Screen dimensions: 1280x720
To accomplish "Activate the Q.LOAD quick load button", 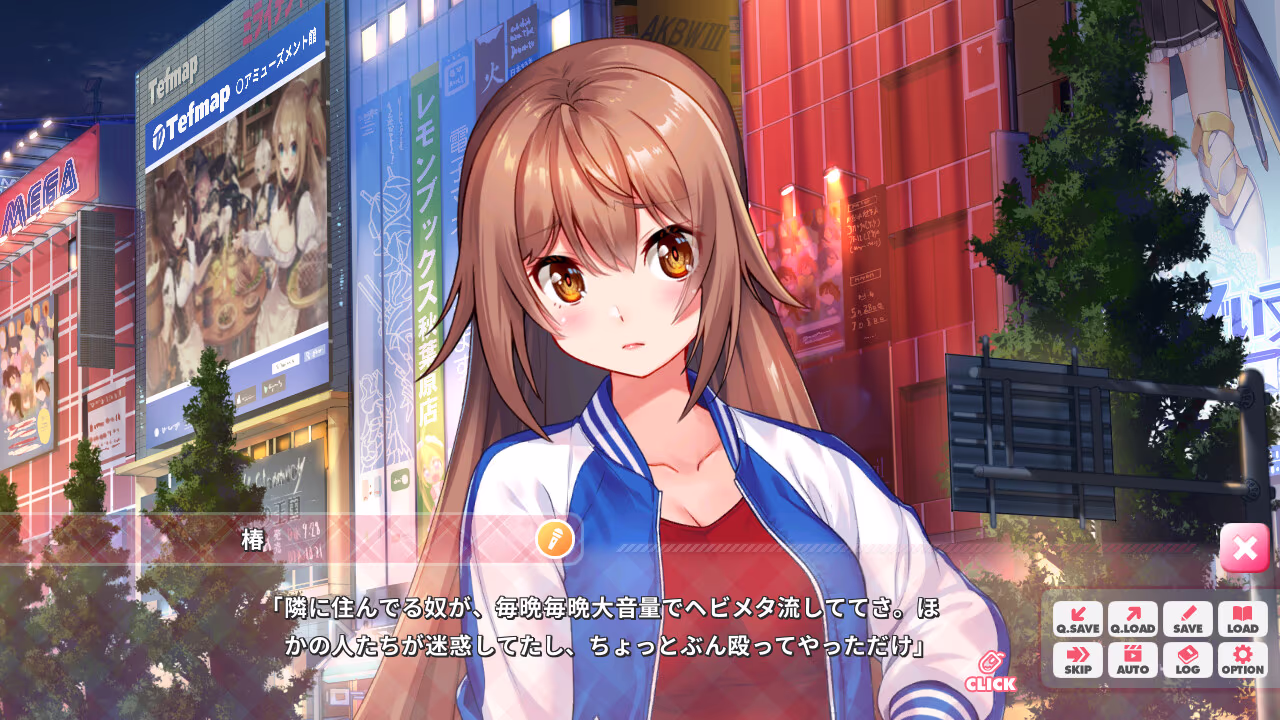I will click(1132, 619).
